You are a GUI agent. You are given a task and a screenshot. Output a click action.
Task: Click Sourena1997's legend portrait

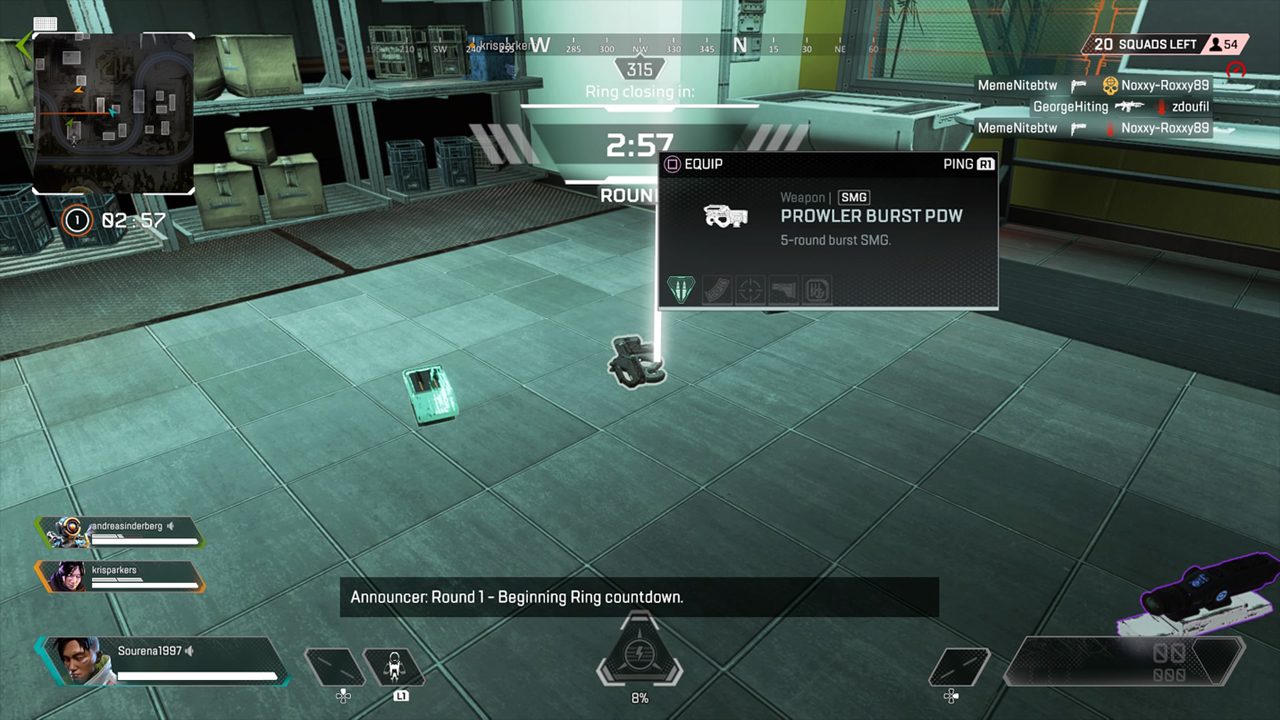(x=75, y=661)
